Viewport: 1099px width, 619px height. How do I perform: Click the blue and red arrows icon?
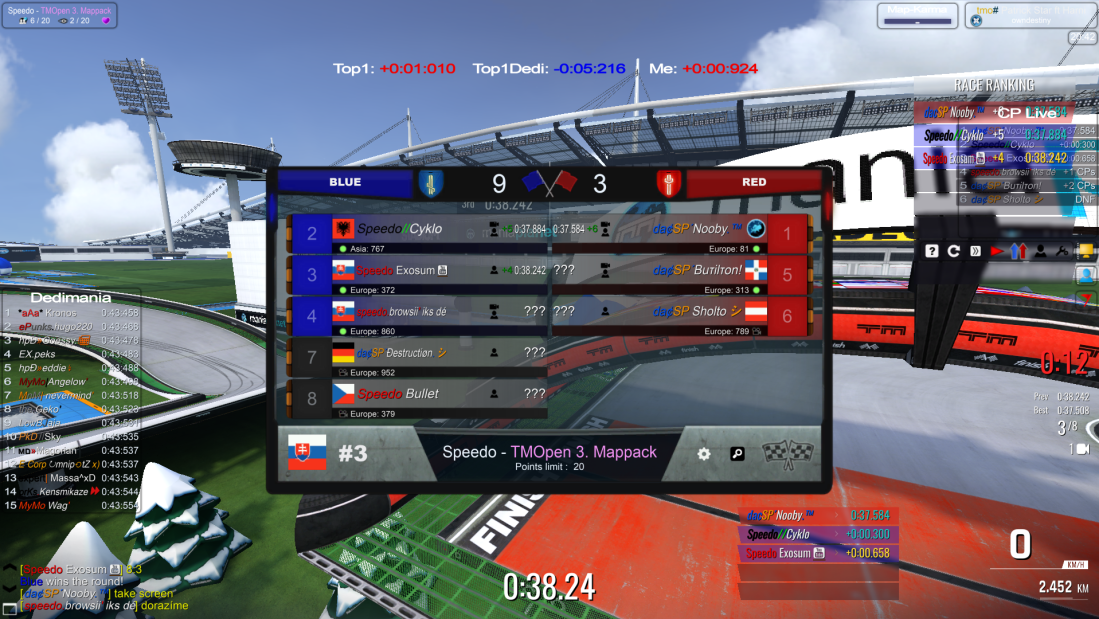pos(1018,251)
